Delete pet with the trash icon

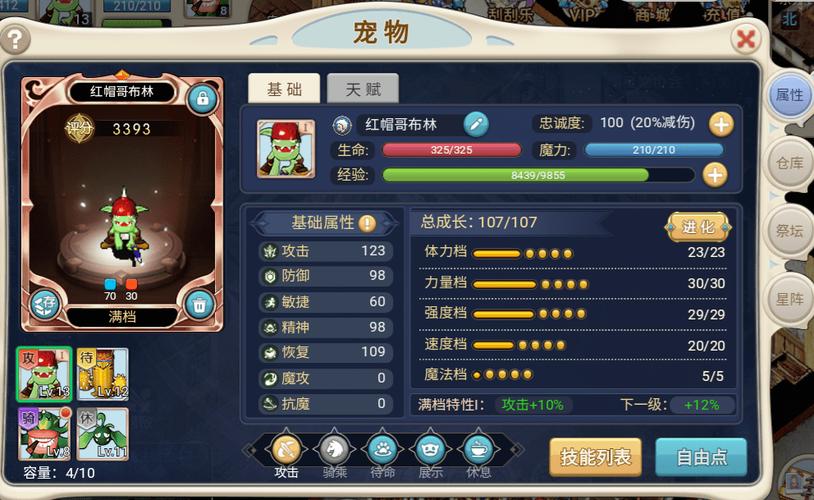[x=200, y=304]
